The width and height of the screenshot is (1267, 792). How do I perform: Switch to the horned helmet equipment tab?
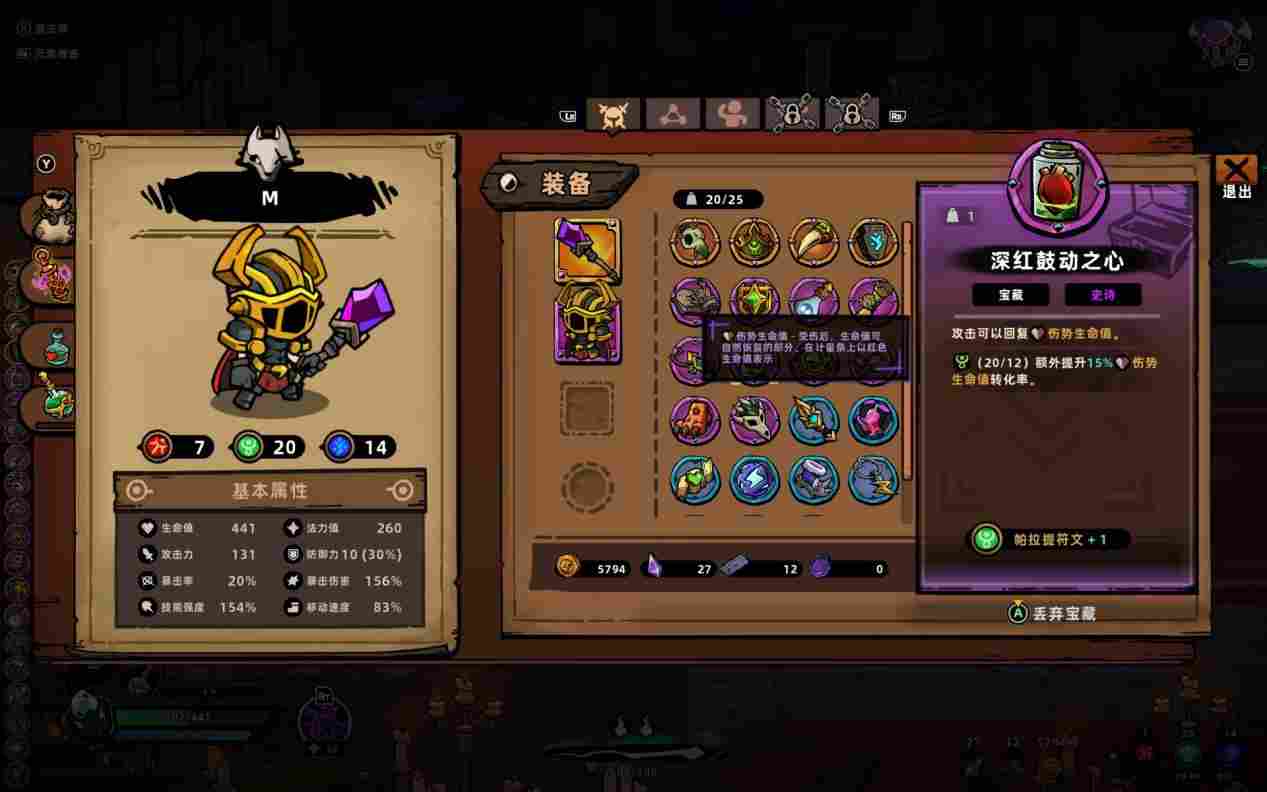click(x=612, y=115)
